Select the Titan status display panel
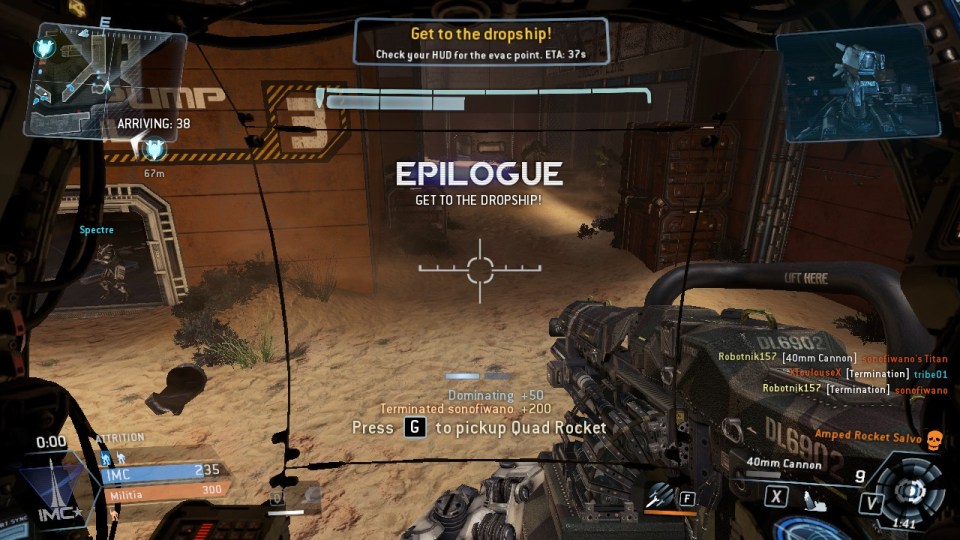Image resolution: width=960 pixels, height=540 pixels. [858, 82]
